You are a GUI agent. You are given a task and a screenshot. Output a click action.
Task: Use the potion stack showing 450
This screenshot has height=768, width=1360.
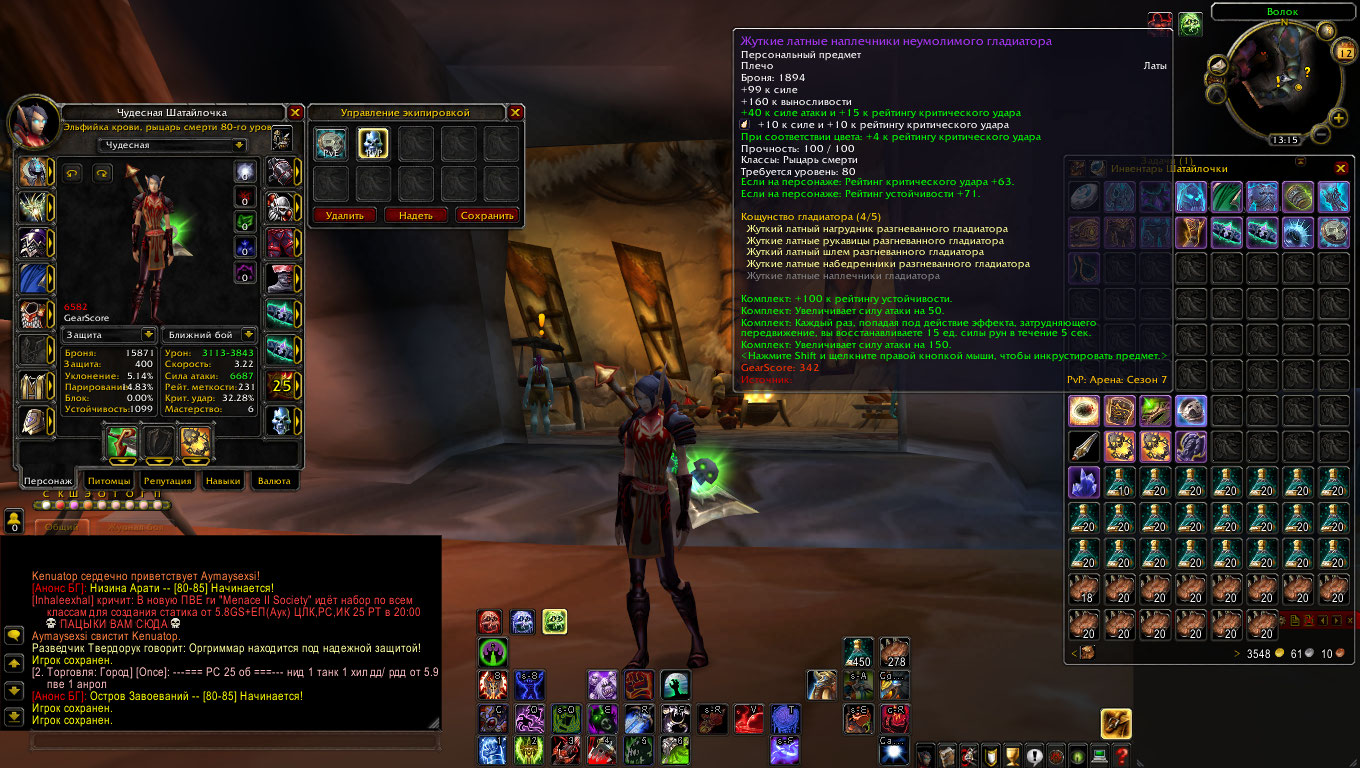point(858,653)
